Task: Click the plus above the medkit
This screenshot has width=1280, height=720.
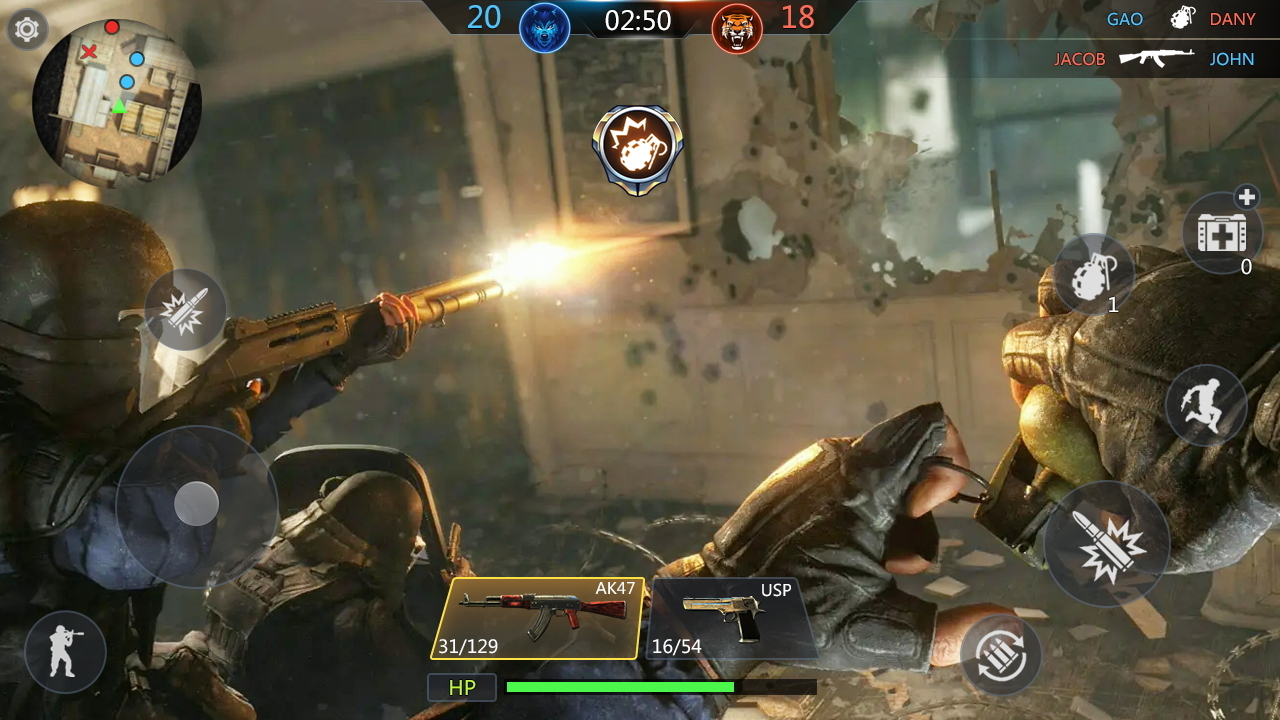Action: pyautogui.click(x=1247, y=198)
